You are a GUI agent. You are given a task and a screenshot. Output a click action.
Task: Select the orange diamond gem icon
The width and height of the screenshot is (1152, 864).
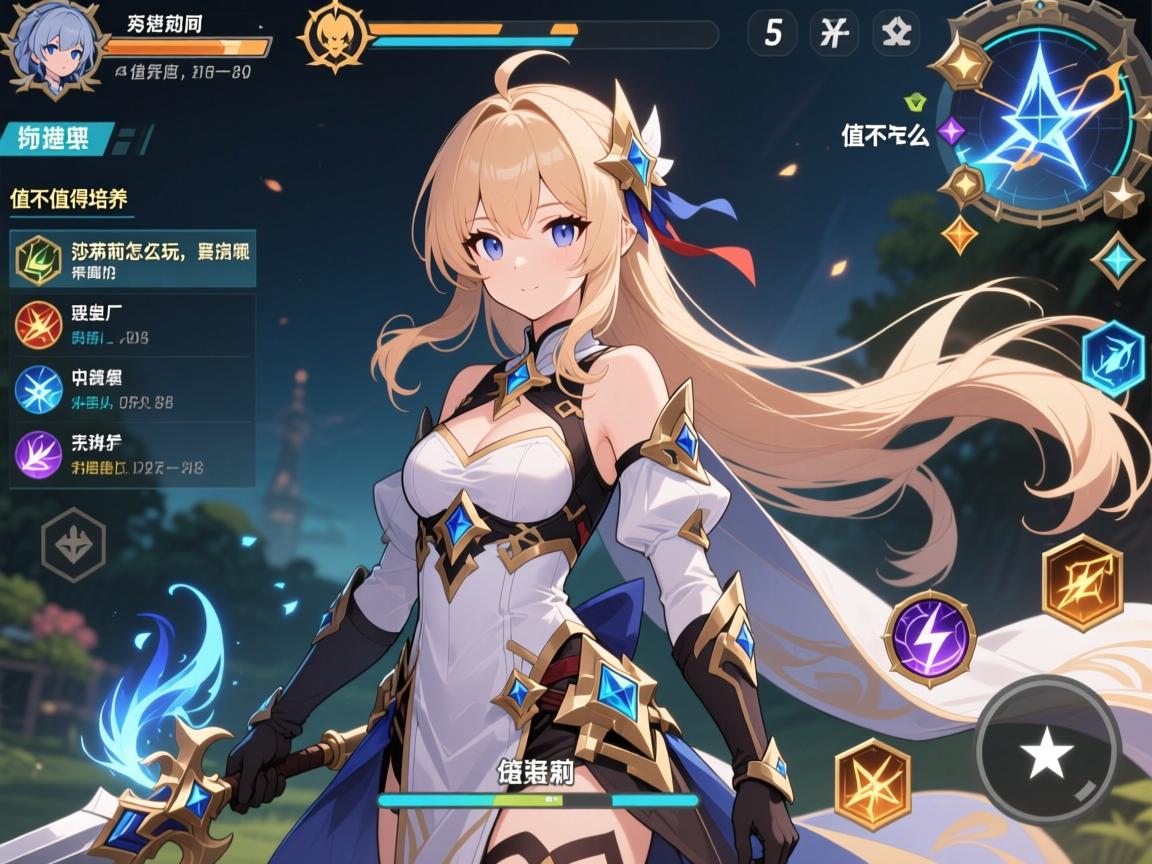coord(960,234)
